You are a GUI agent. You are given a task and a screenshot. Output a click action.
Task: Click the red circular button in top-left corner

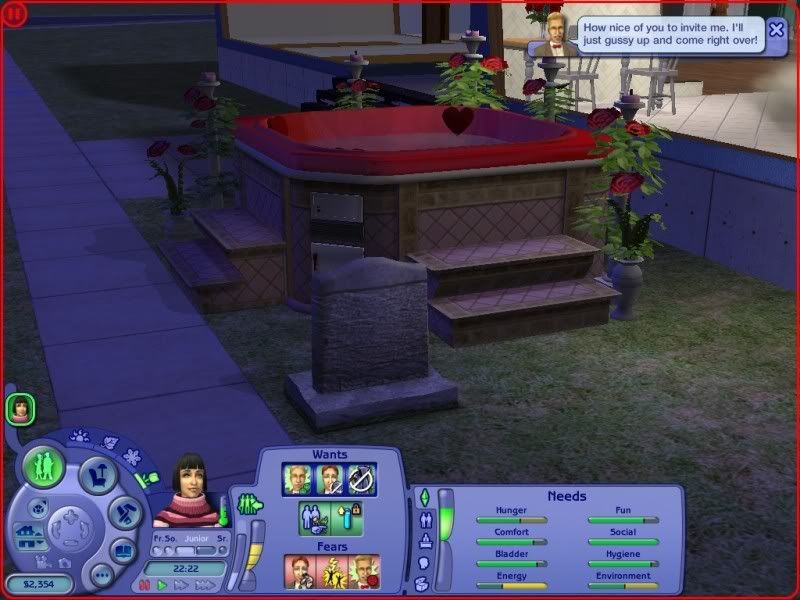click(x=14, y=13)
